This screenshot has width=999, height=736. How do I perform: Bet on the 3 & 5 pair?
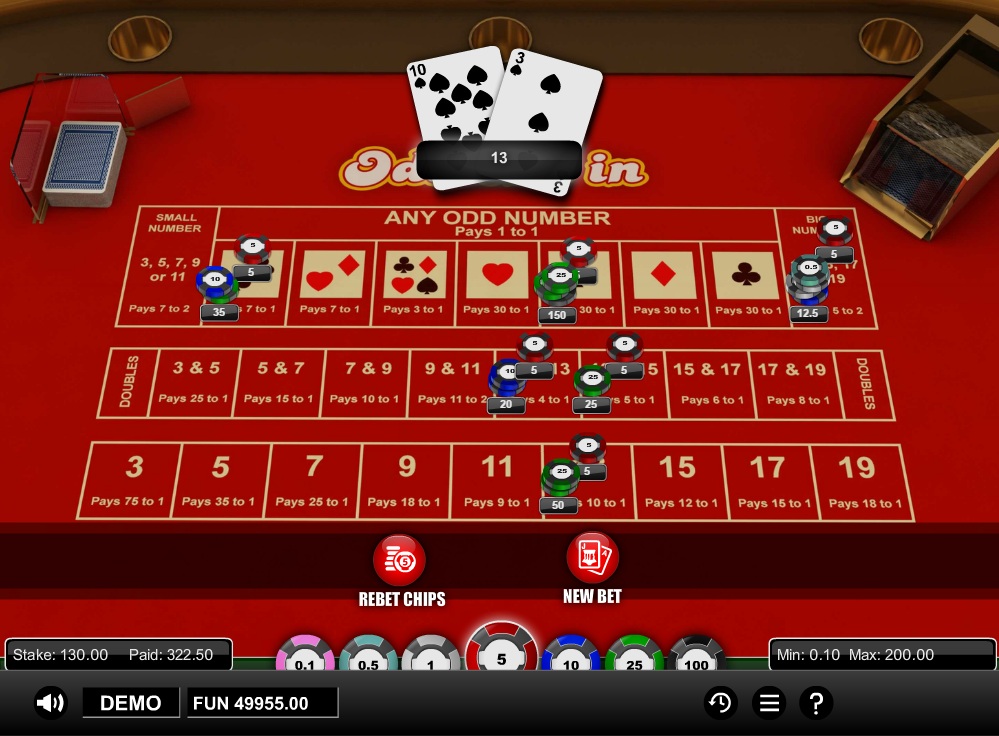(195, 382)
